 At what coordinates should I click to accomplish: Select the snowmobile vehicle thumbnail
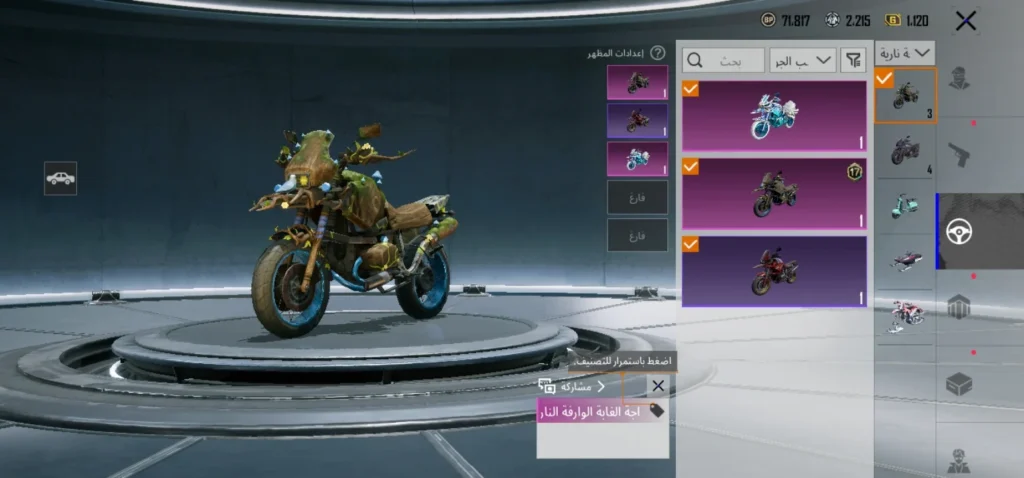click(905, 259)
